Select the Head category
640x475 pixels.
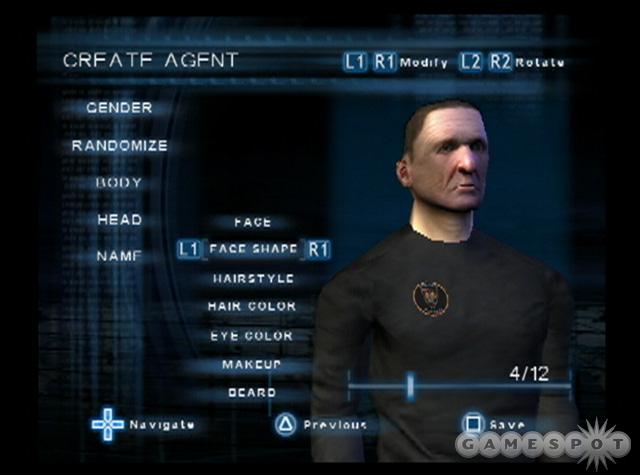(x=119, y=219)
